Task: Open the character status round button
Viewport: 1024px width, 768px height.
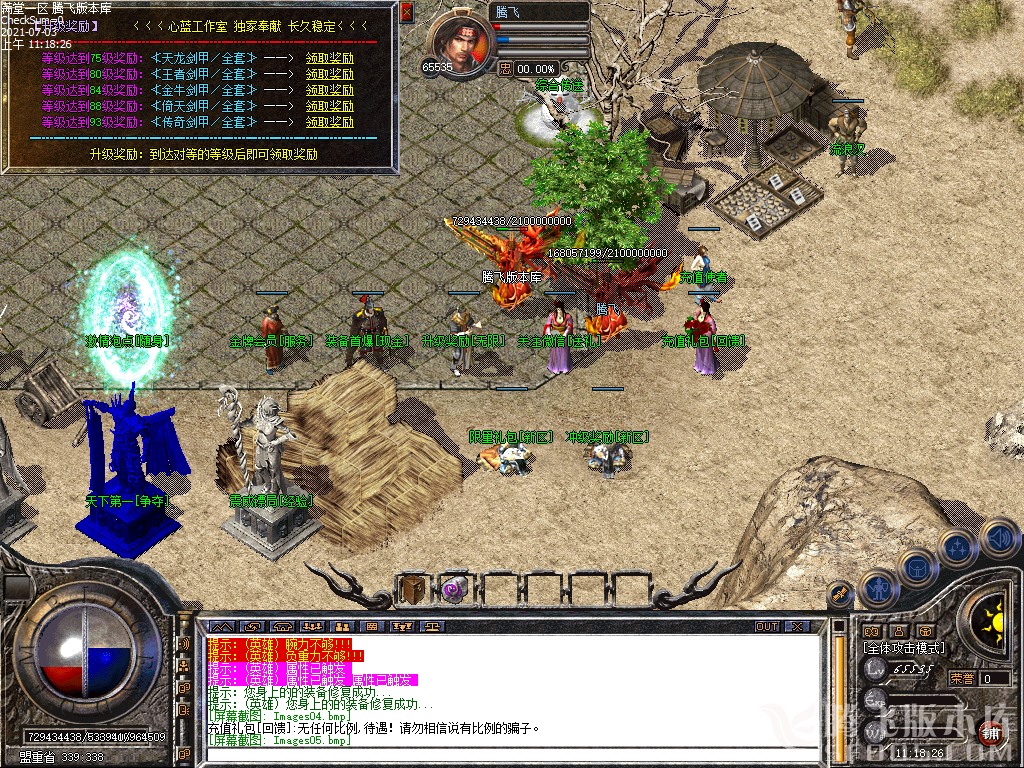Action: coord(880,589)
